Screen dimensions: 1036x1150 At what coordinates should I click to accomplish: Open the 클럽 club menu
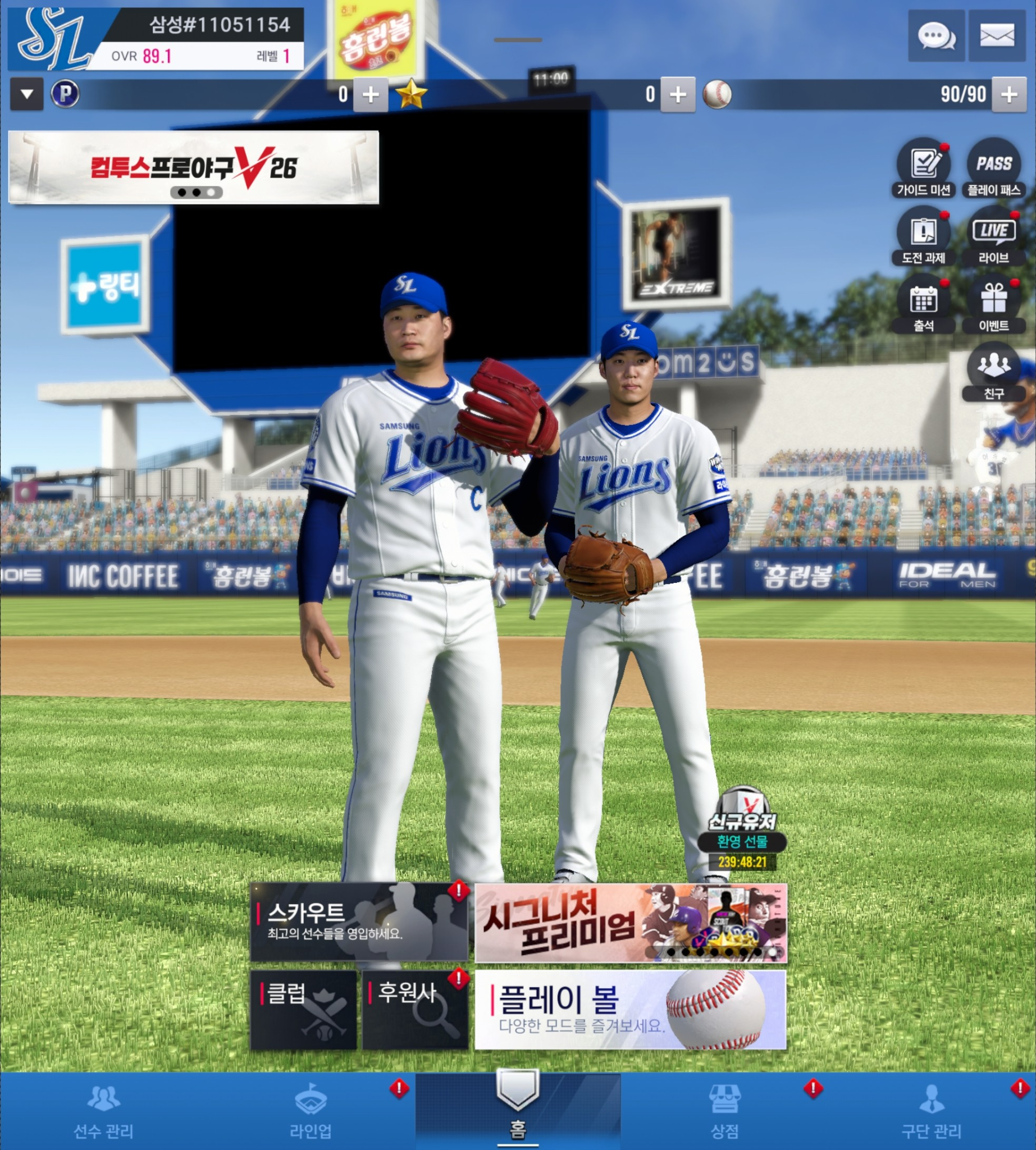(x=303, y=1010)
